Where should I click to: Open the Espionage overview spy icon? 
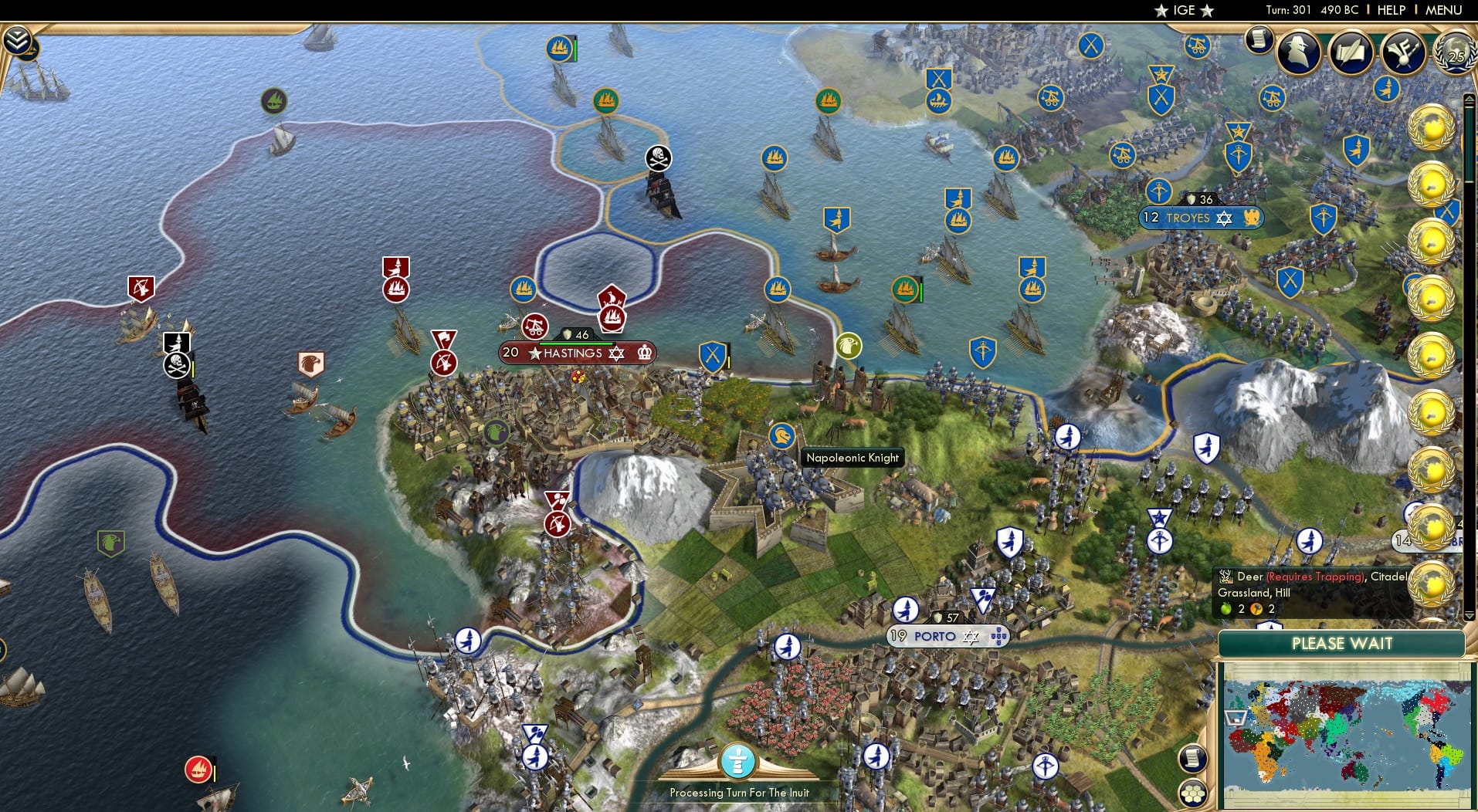tap(1297, 52)
